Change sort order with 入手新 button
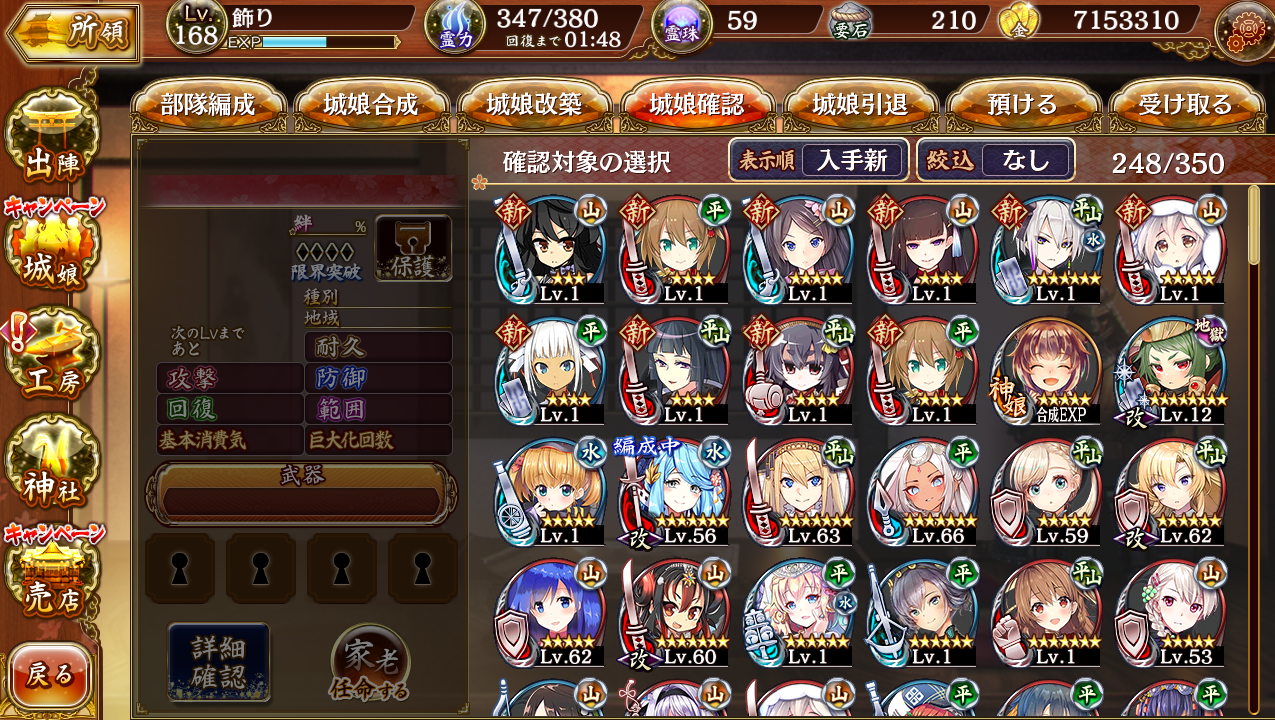Viewport: 1275px width, 720px height. click(852, 160)
